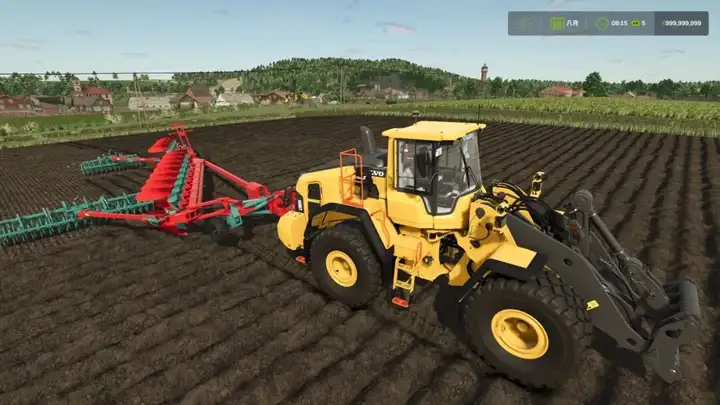Open the calendar month icon
Image resolution: width=720 pixels, height=405 pixels.
[x=556, y=23]
